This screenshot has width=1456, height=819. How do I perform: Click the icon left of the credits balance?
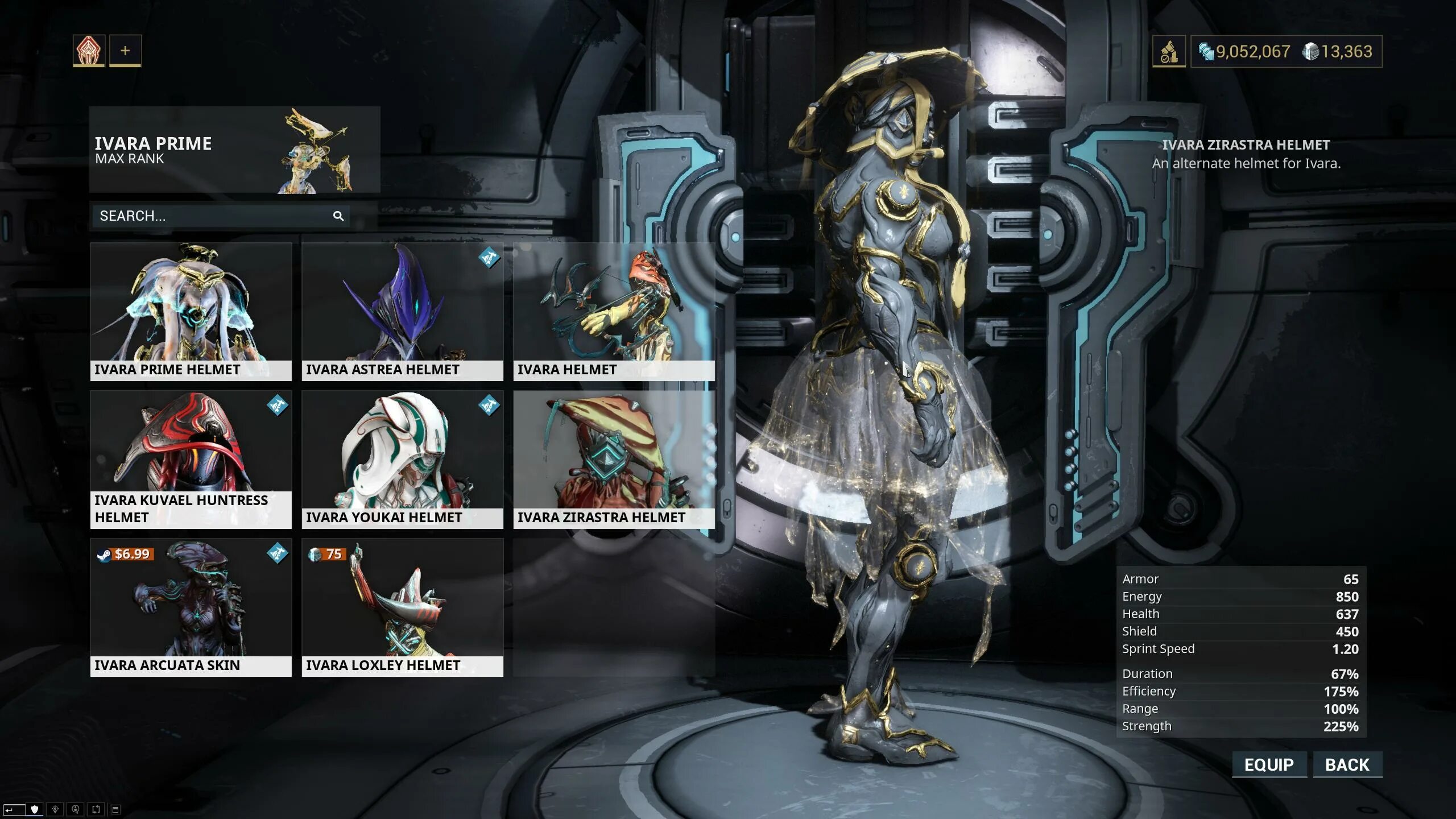[1169, 52]
